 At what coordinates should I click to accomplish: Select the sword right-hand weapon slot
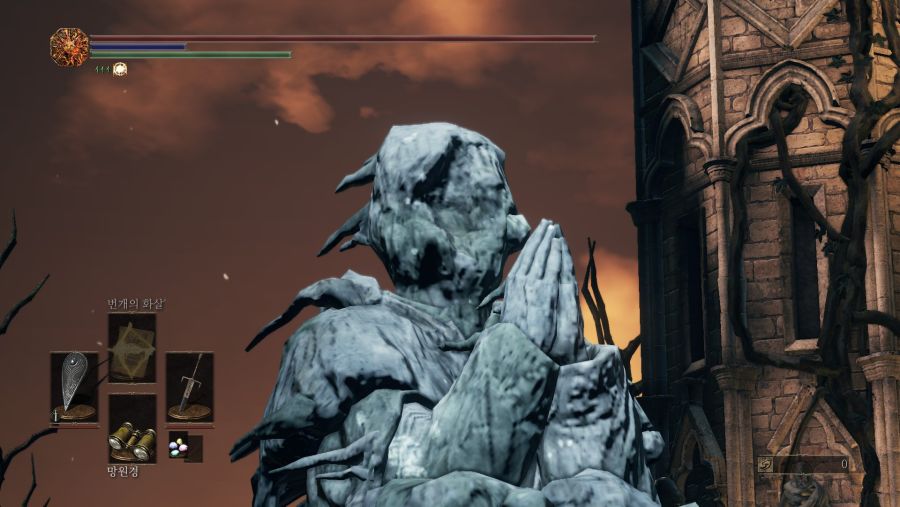click(189, 387)
